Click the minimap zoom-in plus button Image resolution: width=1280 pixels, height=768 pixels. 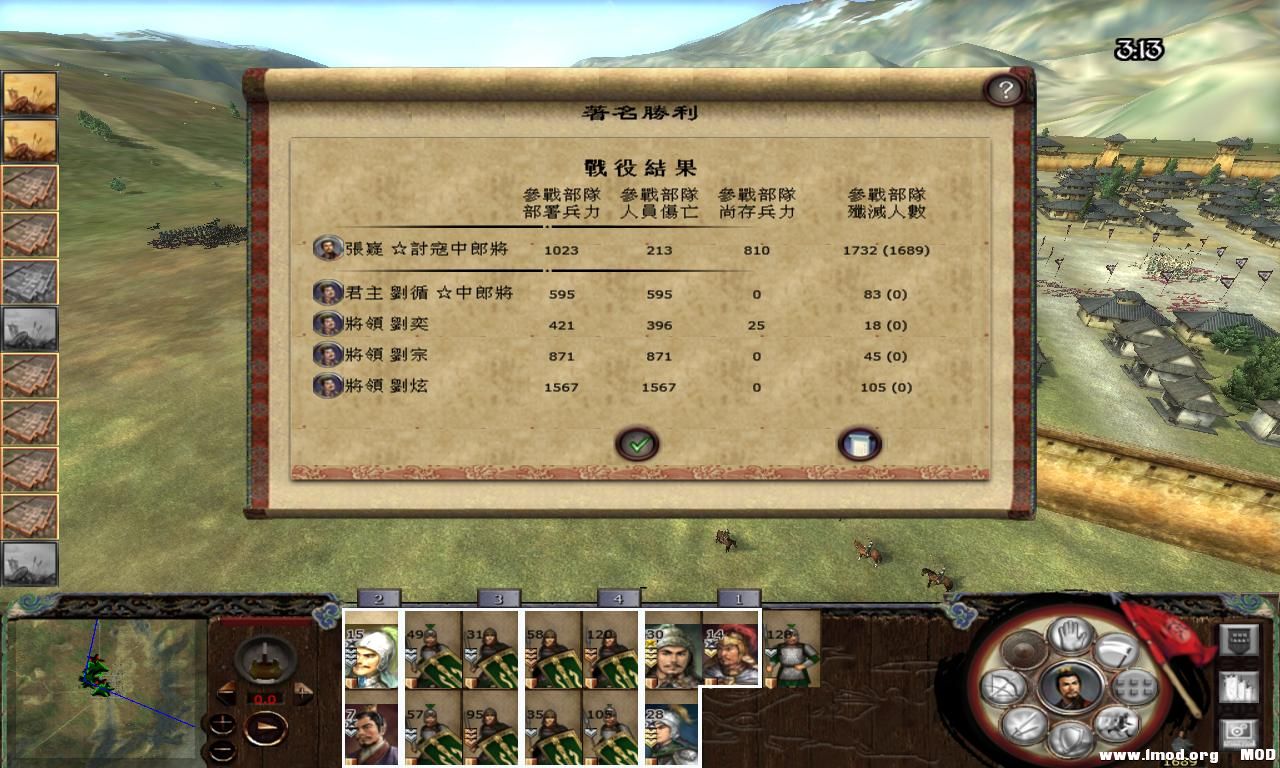pos(222,721)
